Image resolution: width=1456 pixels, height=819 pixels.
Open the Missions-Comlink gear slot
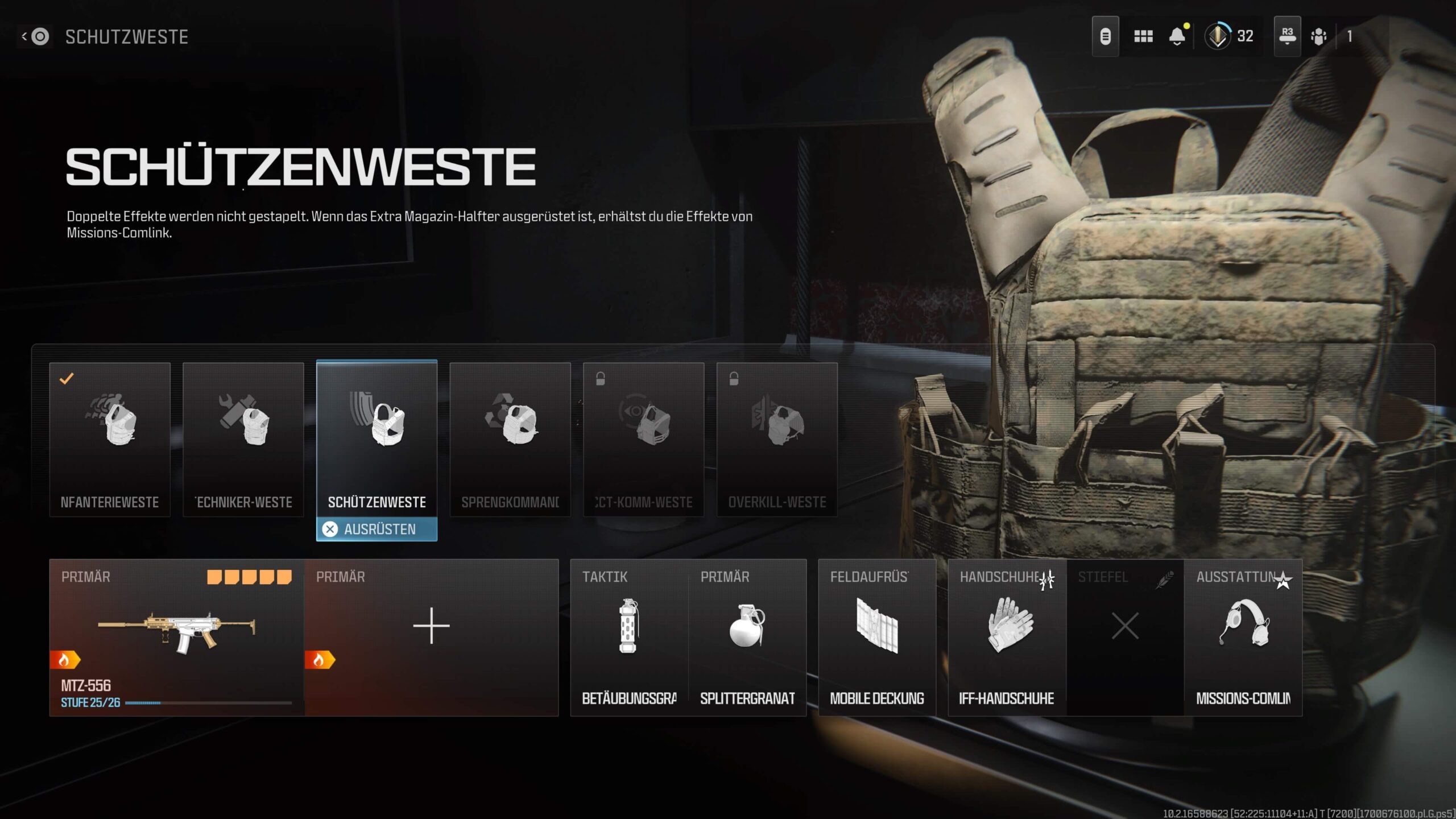(x=1243, y=637)
